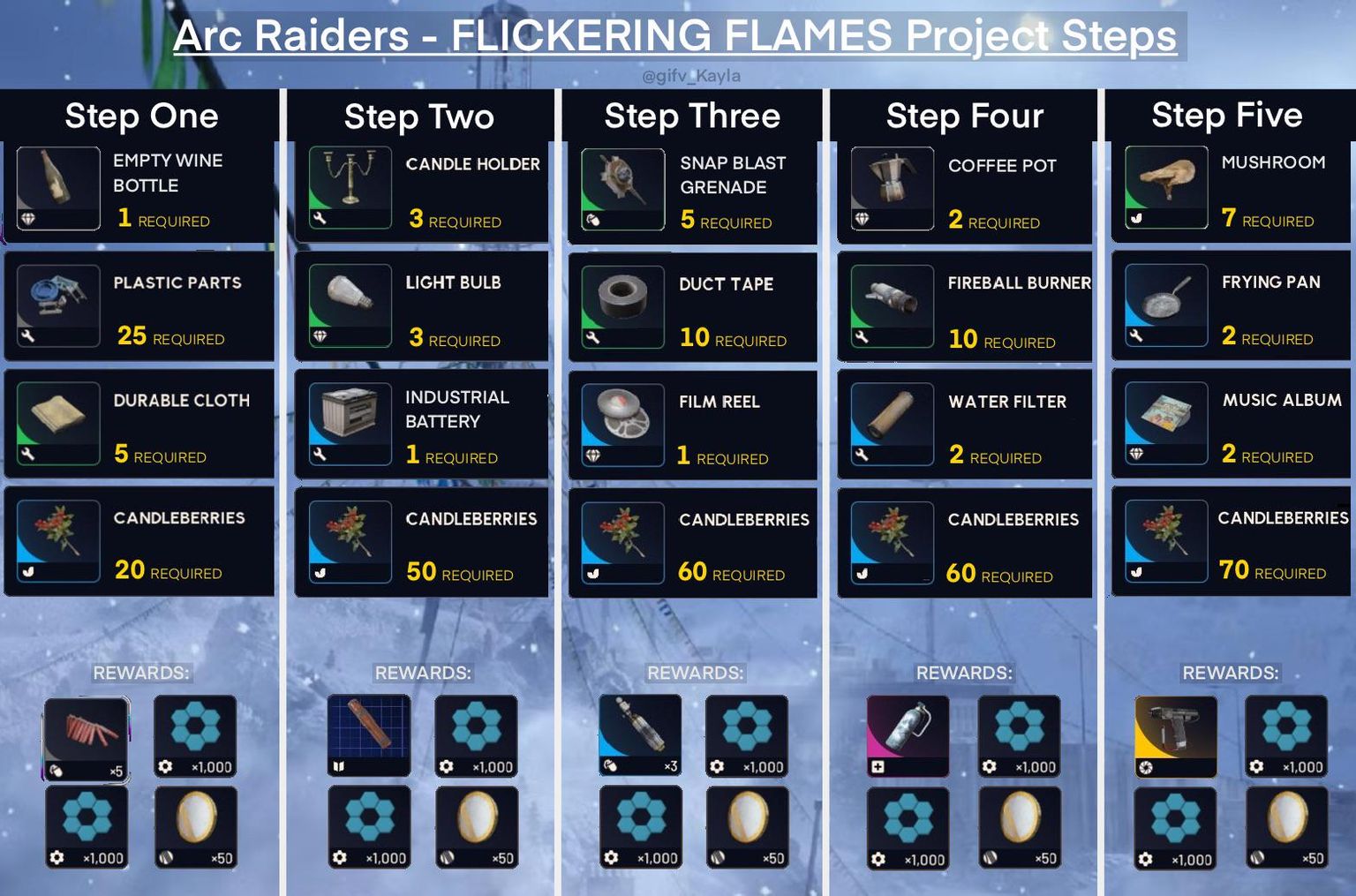Image resolution: width=1356 pixels, height=896 pixels.
Task: Click the Candleberries icon in Step One
Action: point(57,541)
